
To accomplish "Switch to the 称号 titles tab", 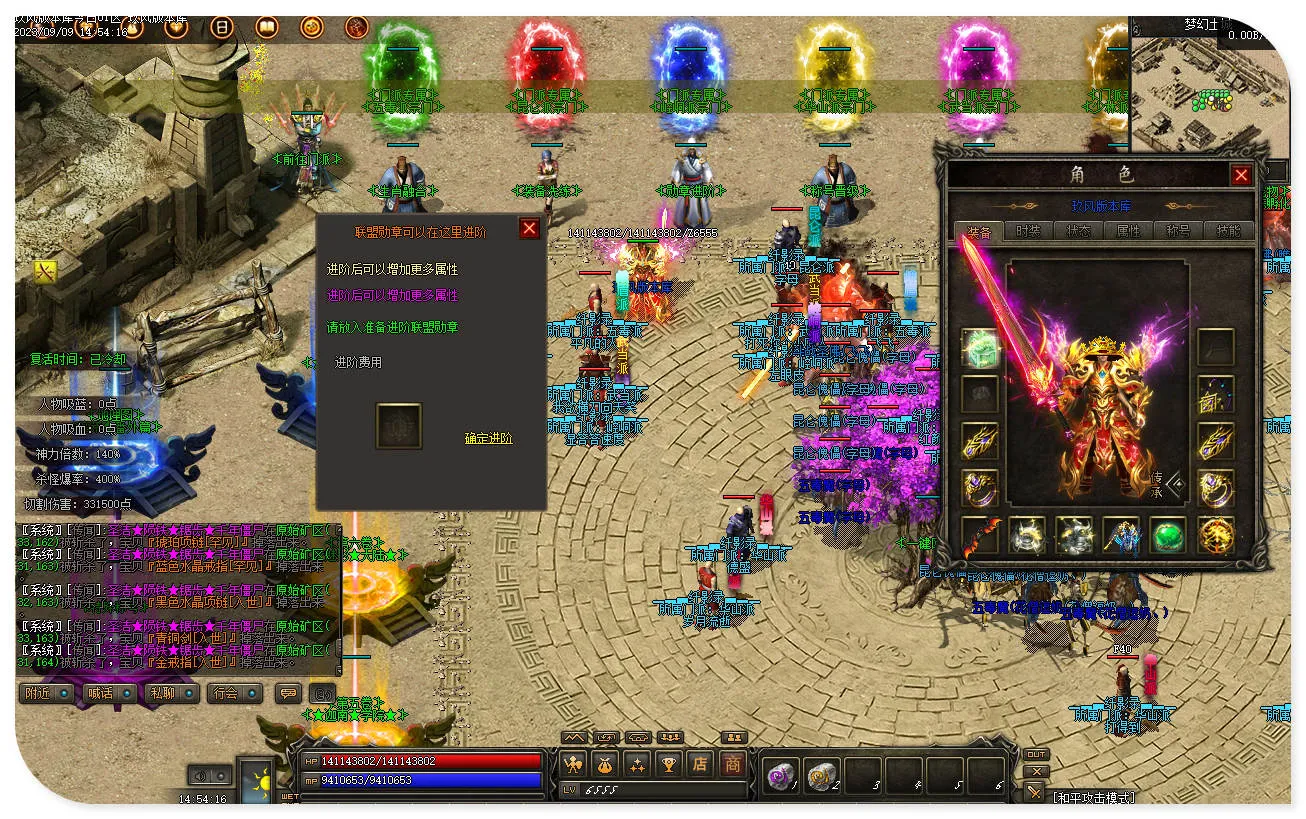I will tap(1178, 231).
